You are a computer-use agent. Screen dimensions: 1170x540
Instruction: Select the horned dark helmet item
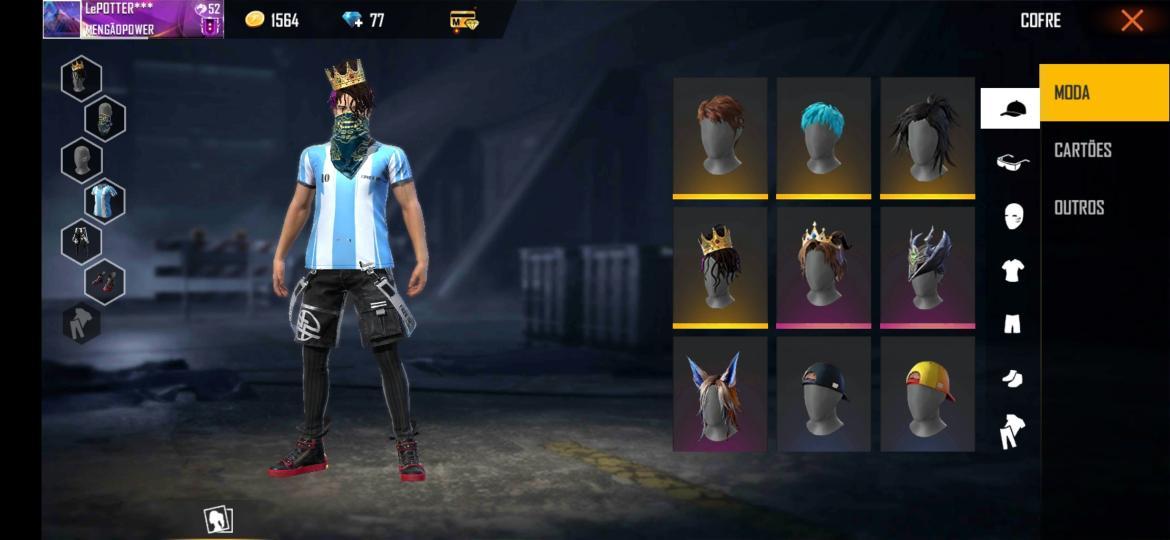point(928,266)
